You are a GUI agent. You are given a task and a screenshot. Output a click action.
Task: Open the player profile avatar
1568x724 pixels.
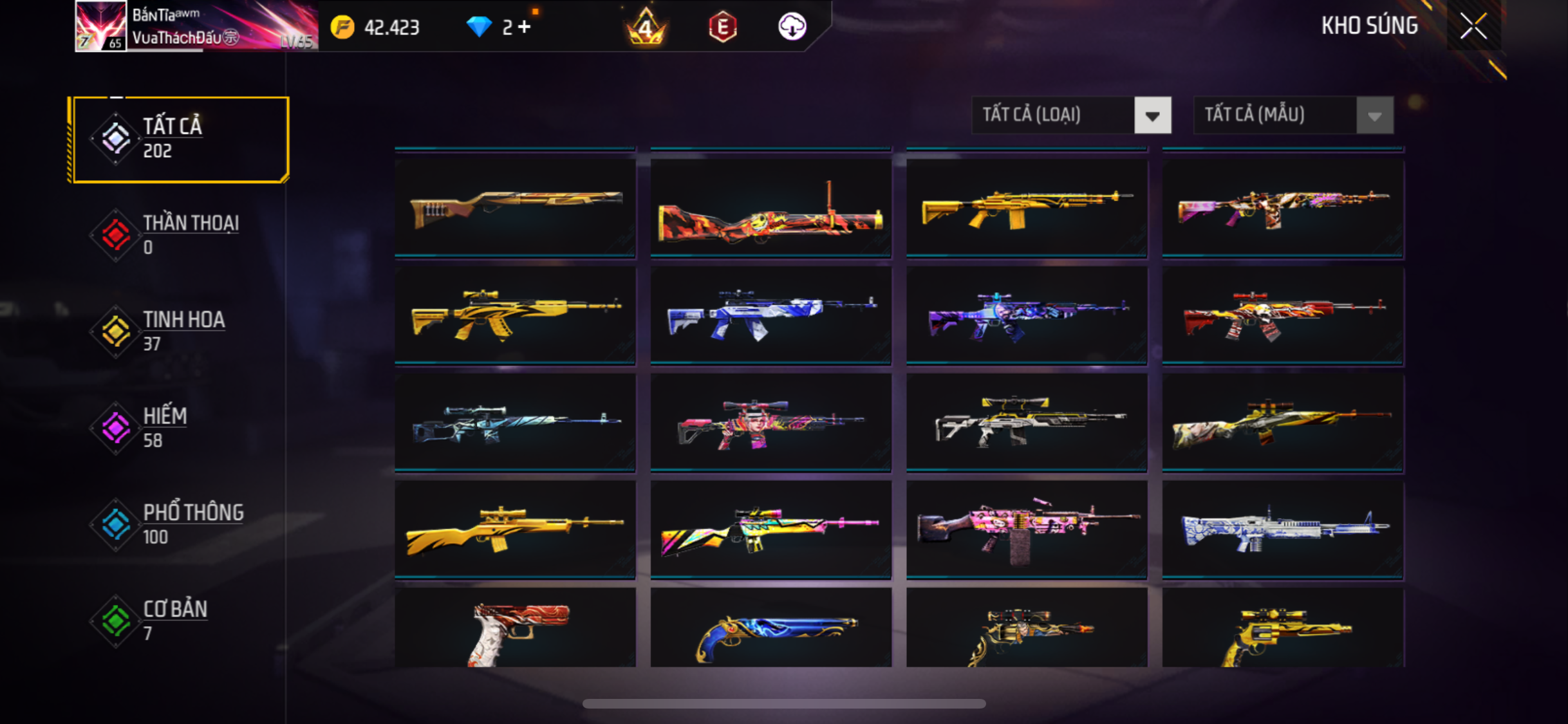click(x=100, y=26)
